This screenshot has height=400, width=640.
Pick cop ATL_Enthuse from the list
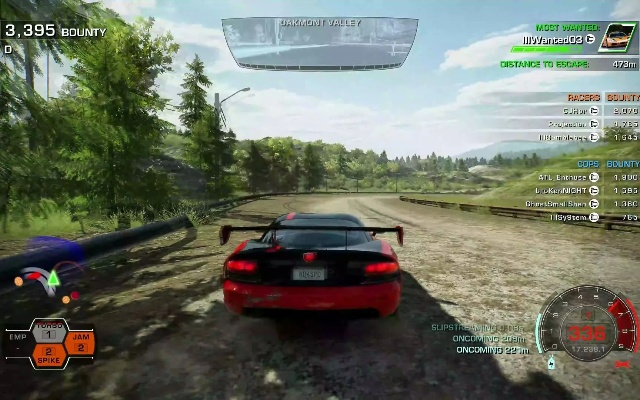(x=567, y=177)
